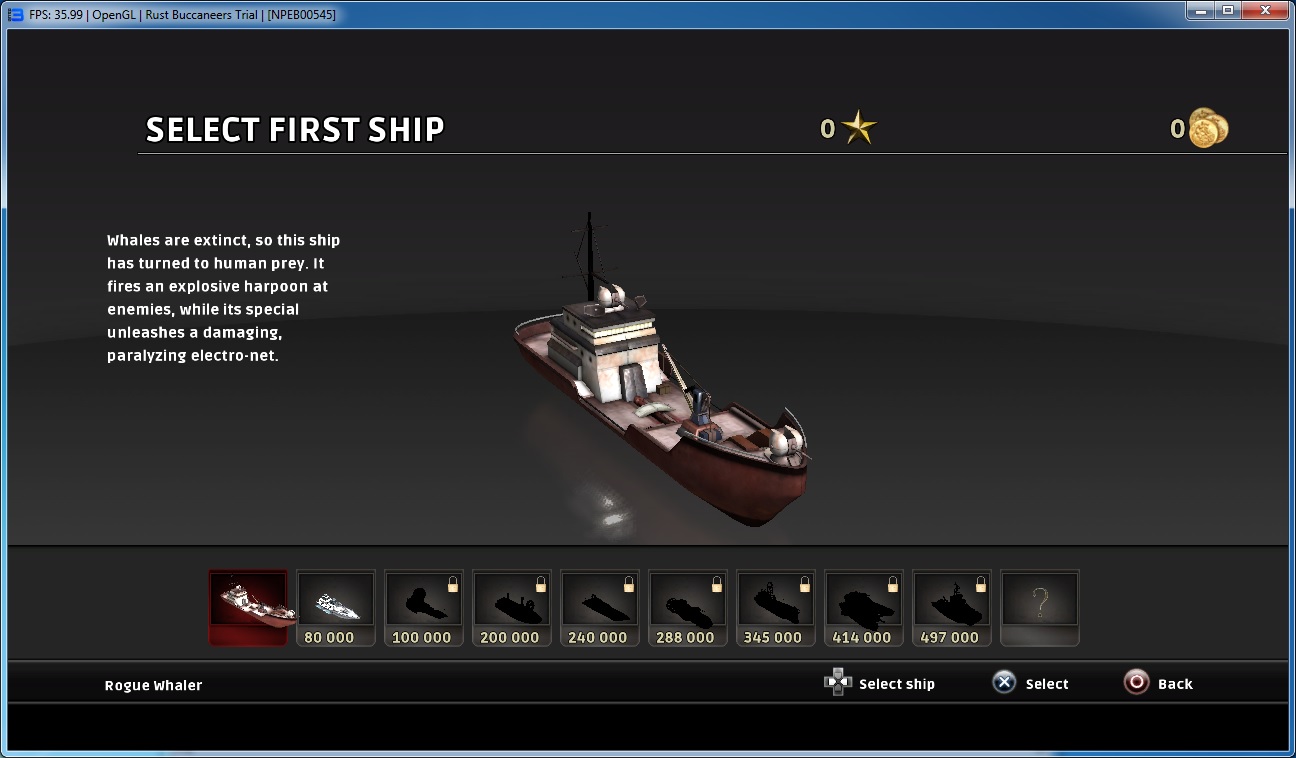Viewport: 1296px width, 758px height.
Task: Choose the locked 240 000 ship
Action: [600, 607]
